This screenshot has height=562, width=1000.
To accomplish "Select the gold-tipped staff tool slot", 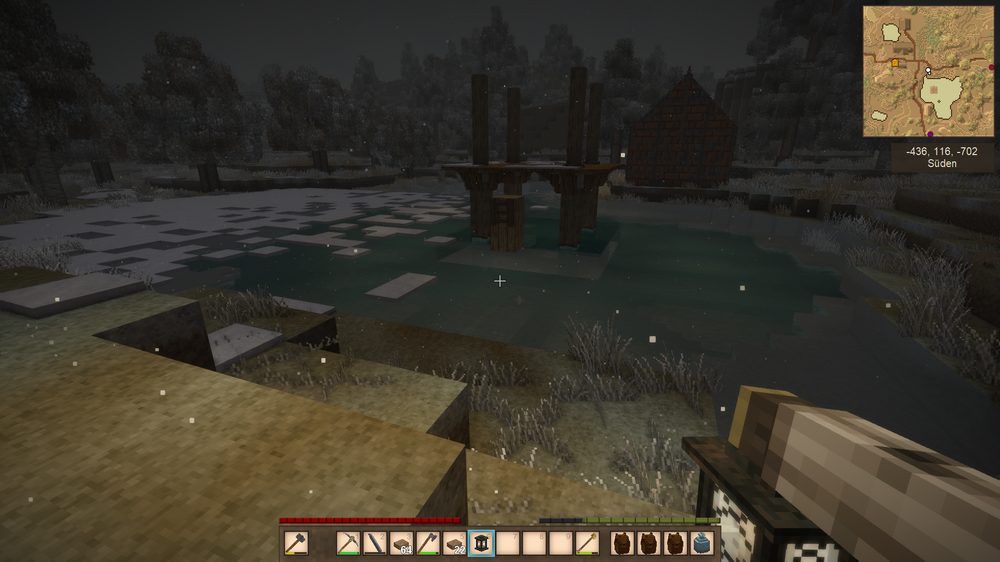I will 589,543.
